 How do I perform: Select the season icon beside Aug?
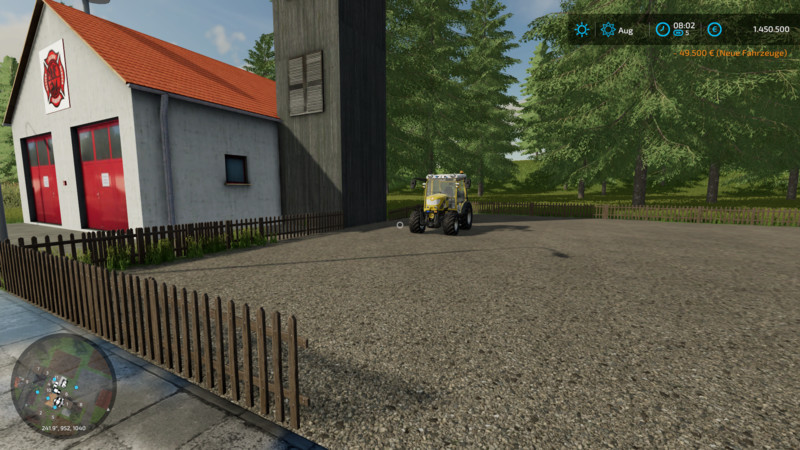tap(608, 30)
